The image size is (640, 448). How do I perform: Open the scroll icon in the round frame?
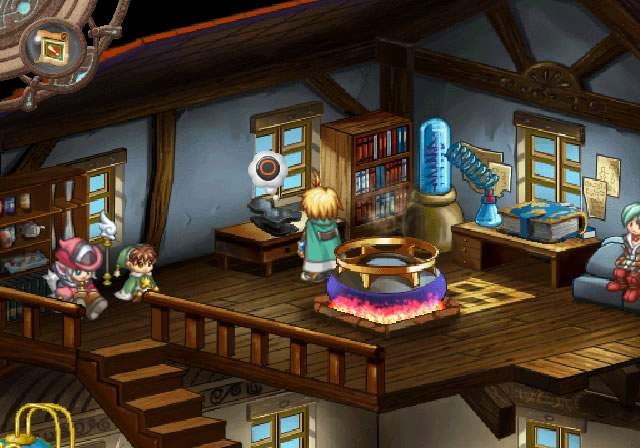click(x=50, y=46)
